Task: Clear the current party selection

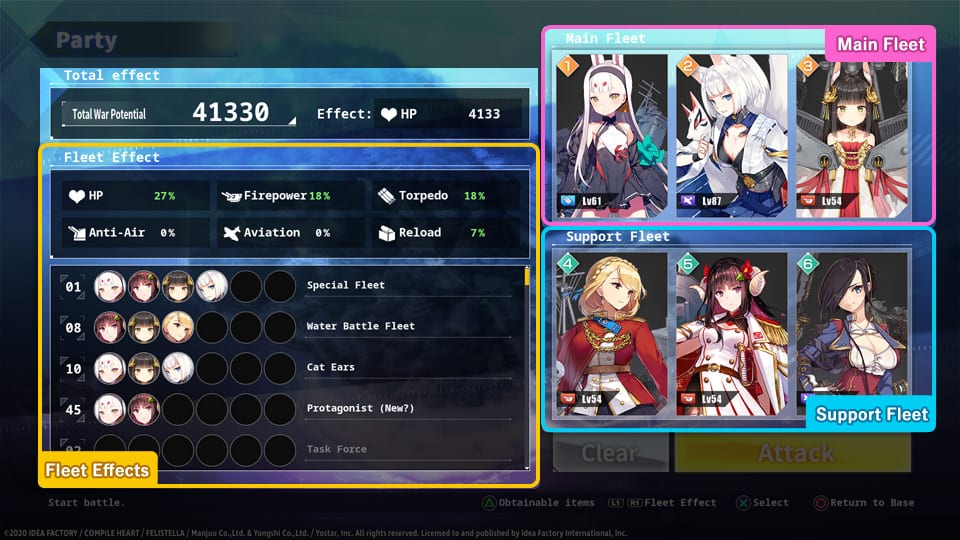Action: pyautogui.click(x=610, y=453)
